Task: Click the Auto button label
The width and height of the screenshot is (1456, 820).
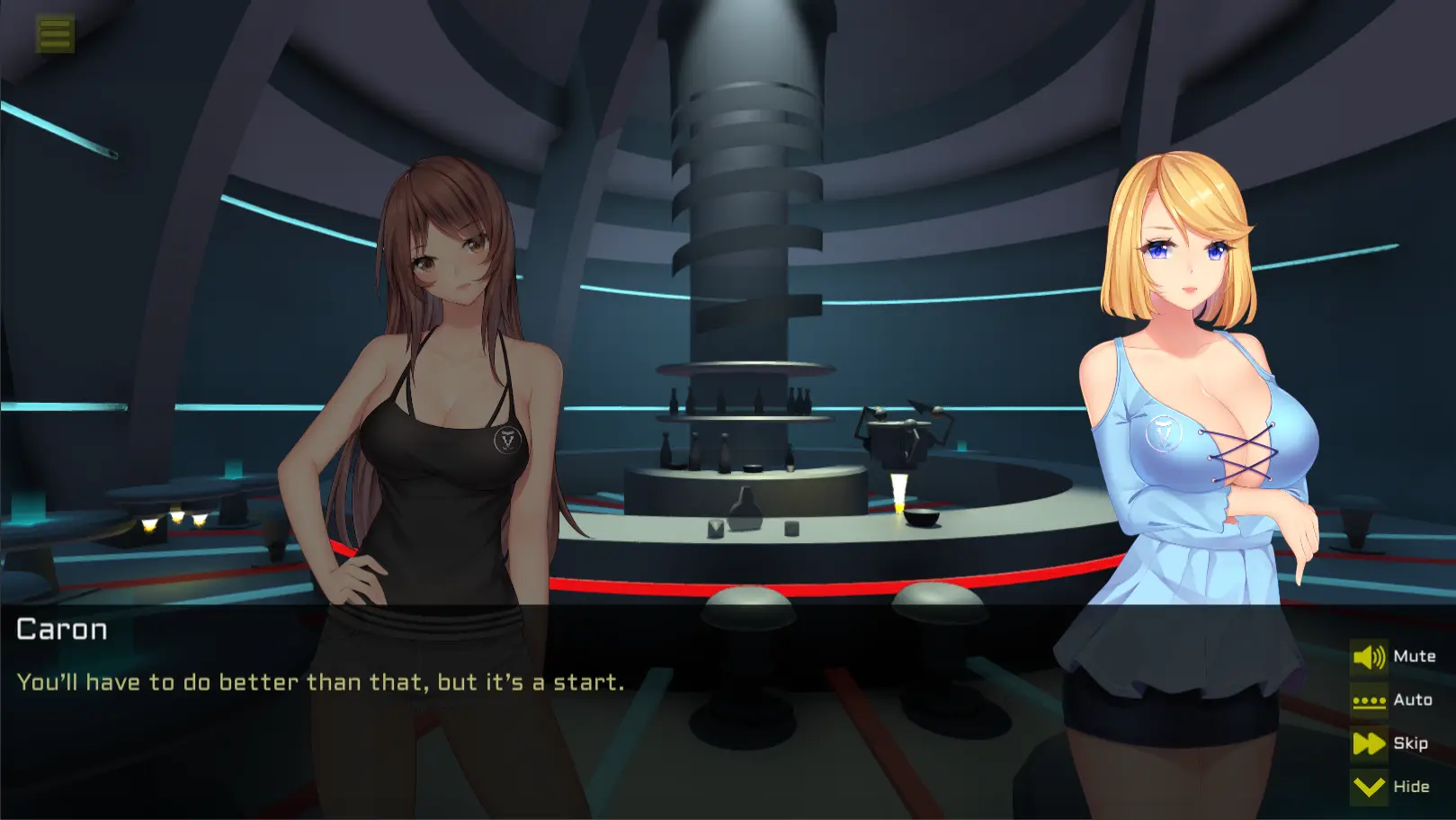Action: pyautogui.click(x=1413, y=700)
